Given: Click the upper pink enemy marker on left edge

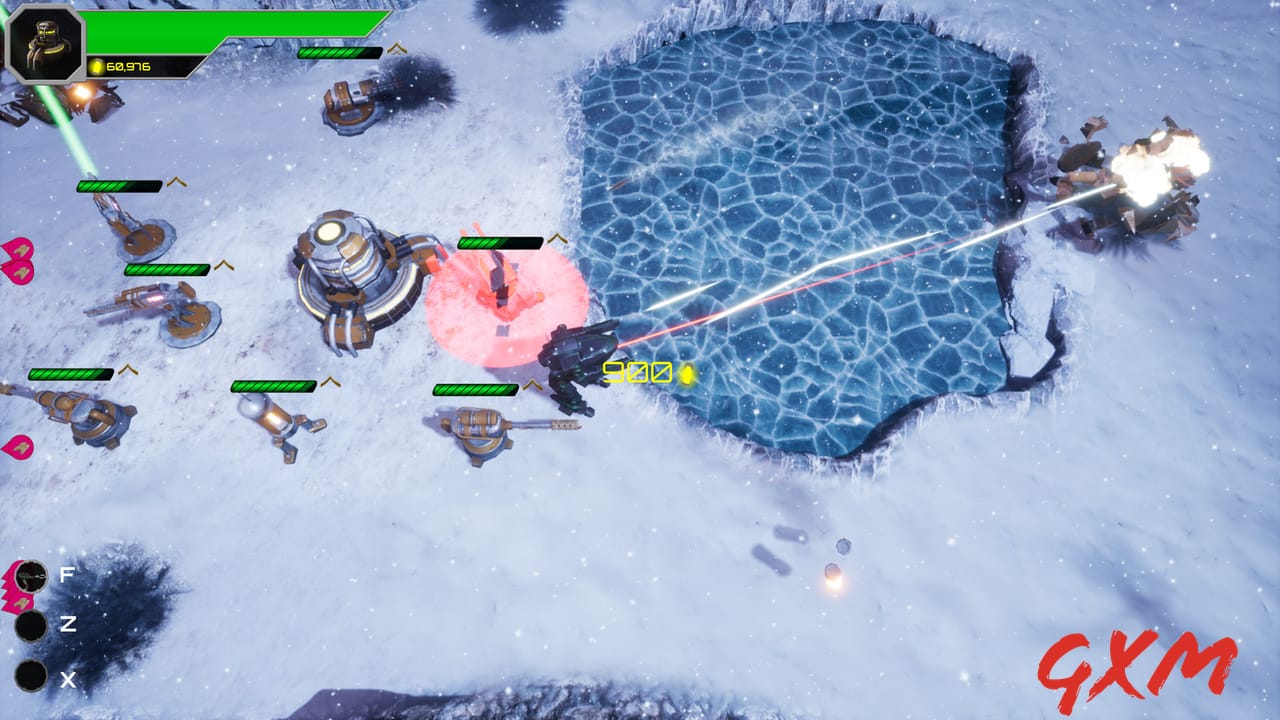Looking at the screenshot, I should (20, 250).
